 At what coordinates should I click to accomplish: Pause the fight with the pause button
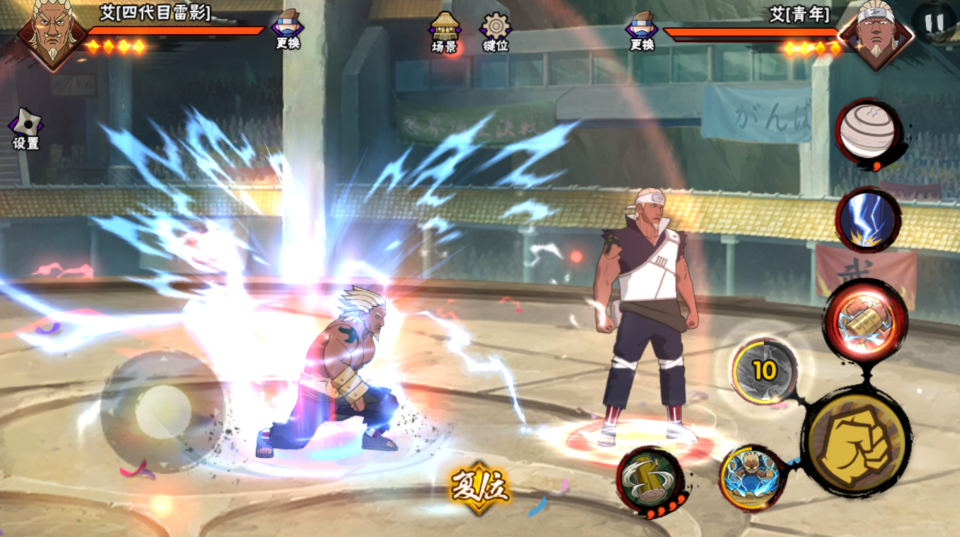pyautogui.click(x=934, y=21)
